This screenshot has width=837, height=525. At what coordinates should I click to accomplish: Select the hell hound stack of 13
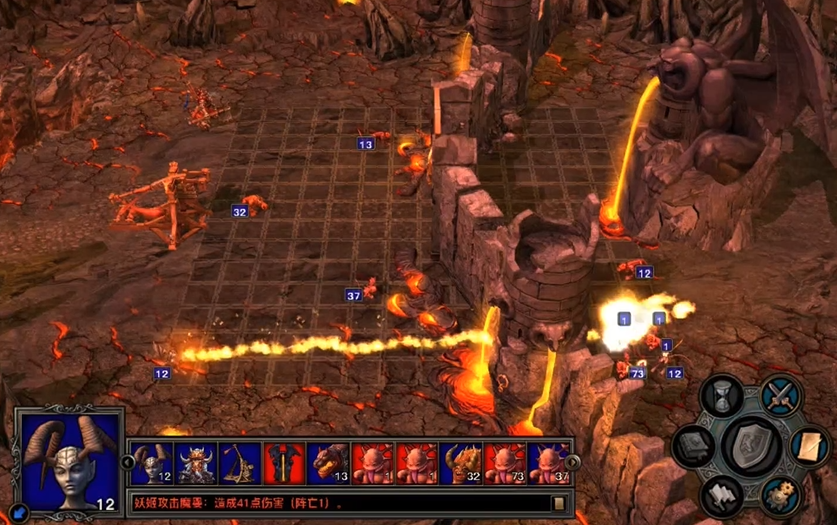pyautogui.click(x=329, y=464)
